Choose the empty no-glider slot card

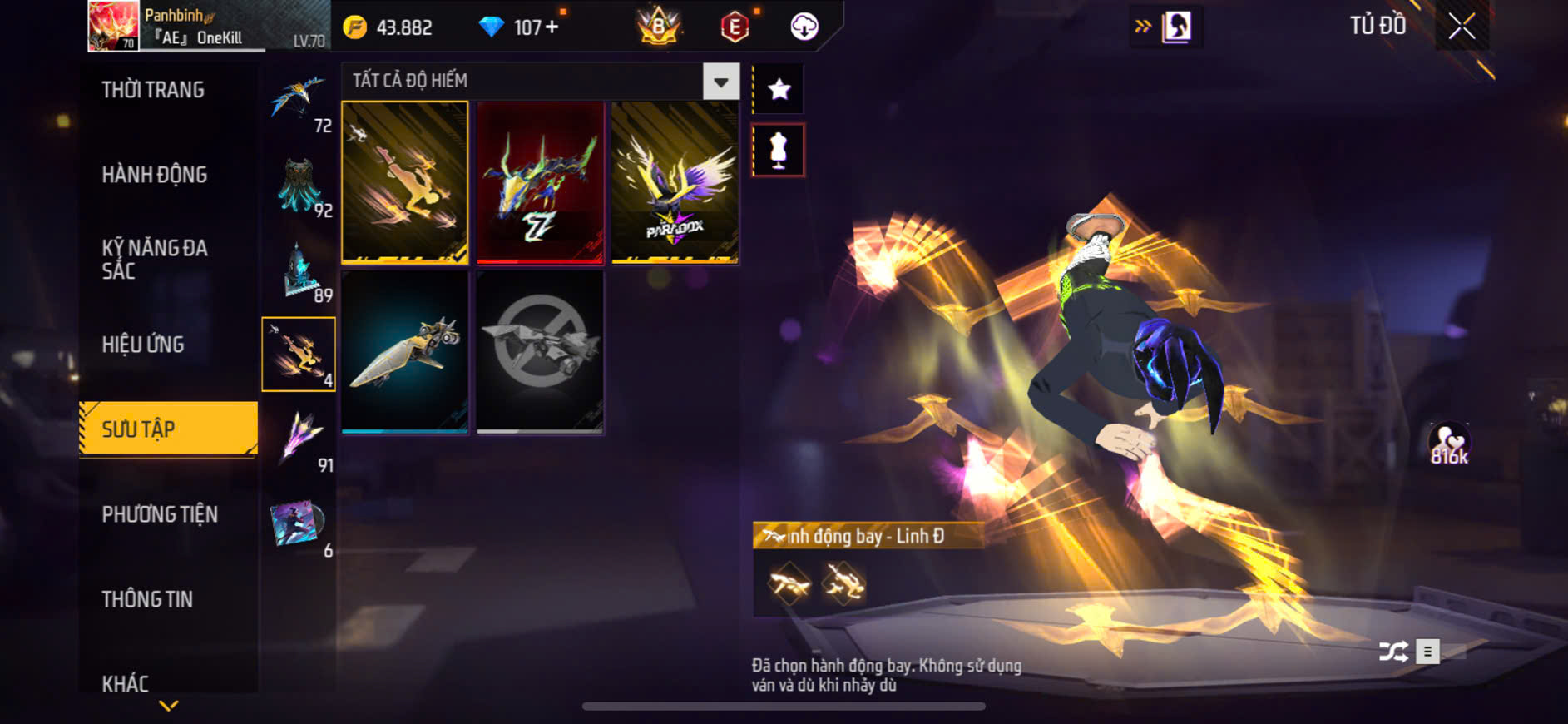coord(540,352)
